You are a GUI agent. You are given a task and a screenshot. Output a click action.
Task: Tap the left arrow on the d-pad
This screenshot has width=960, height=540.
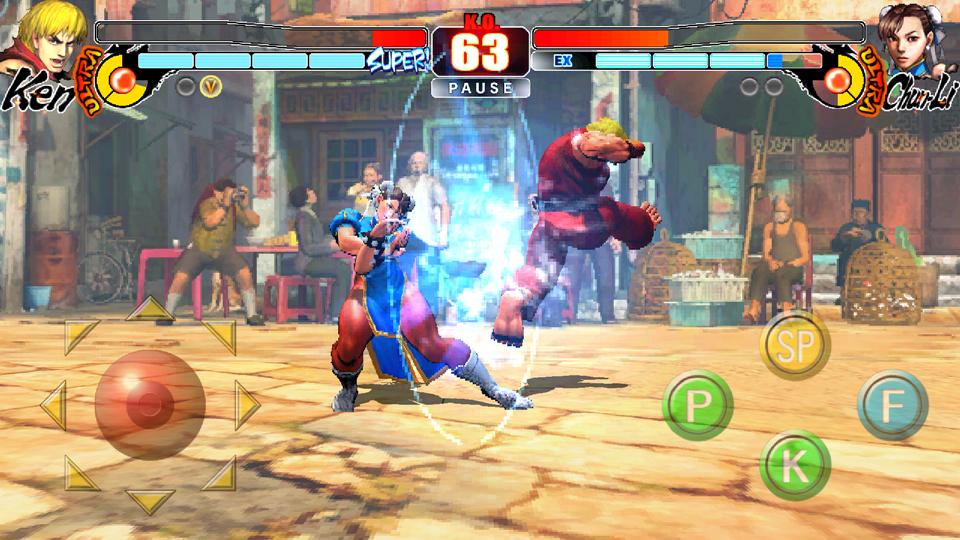click(x=52, y=405)
